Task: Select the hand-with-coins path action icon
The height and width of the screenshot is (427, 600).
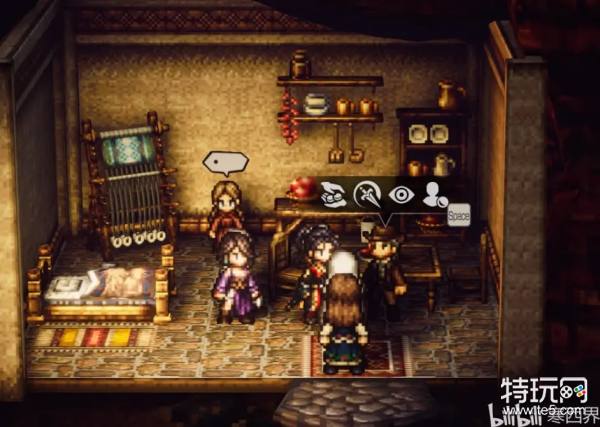Action: 334,196
